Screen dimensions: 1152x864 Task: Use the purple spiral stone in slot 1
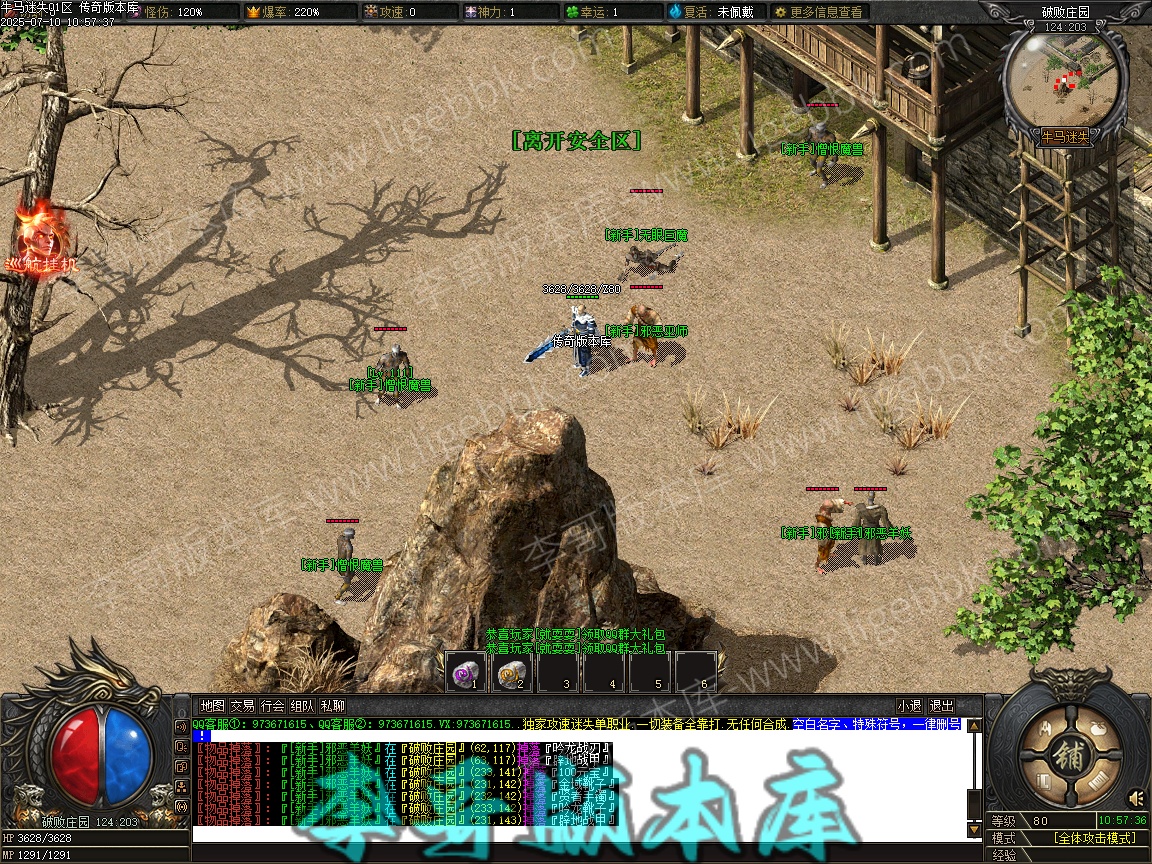tap(466, 671)
